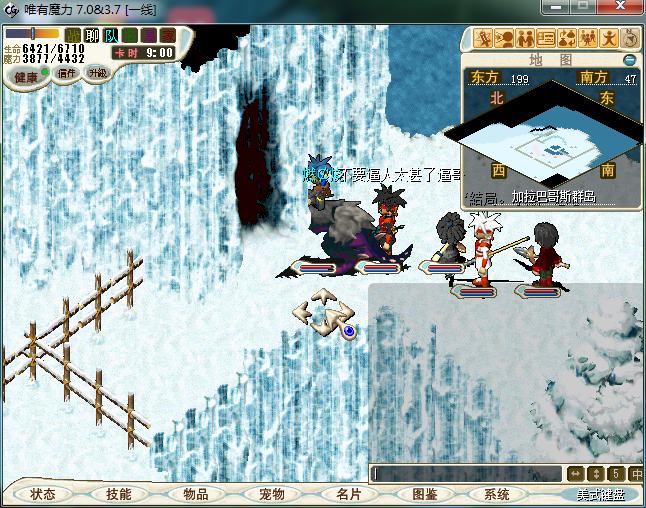Click the 升級 level-up button

click(x=97, y=73)
